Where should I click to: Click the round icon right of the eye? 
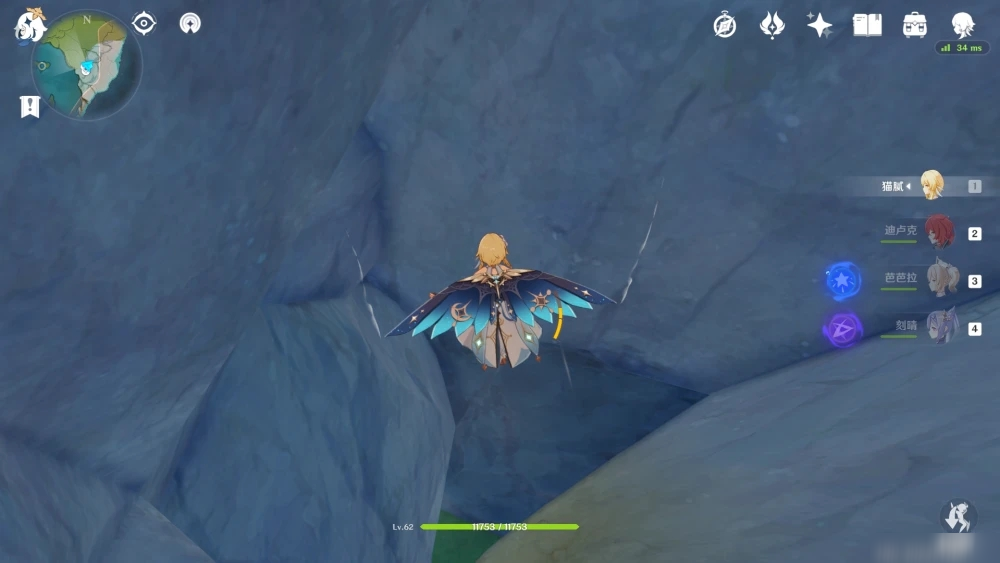[190, 23]
